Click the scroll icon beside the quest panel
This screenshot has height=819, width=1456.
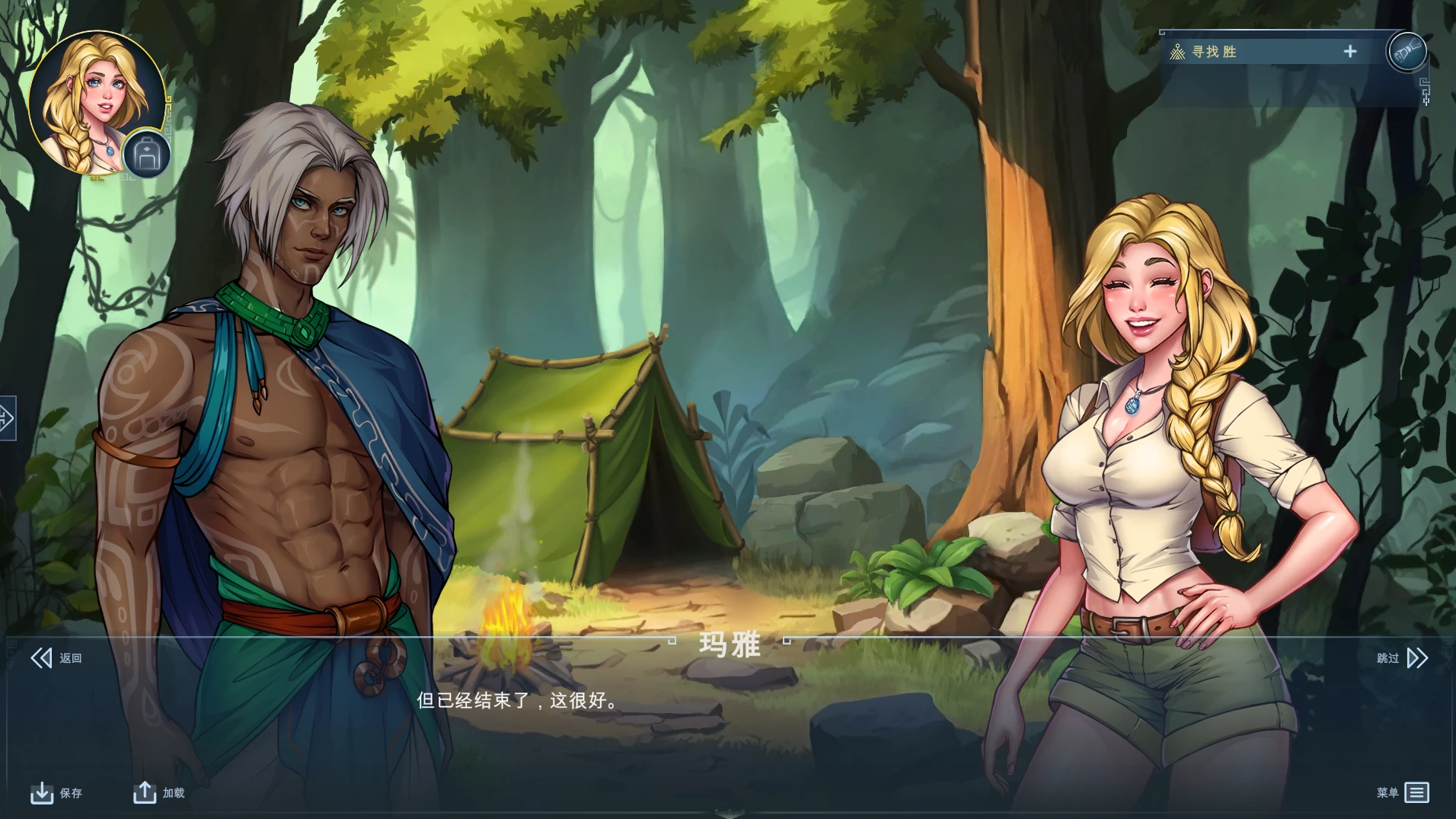1407,53
